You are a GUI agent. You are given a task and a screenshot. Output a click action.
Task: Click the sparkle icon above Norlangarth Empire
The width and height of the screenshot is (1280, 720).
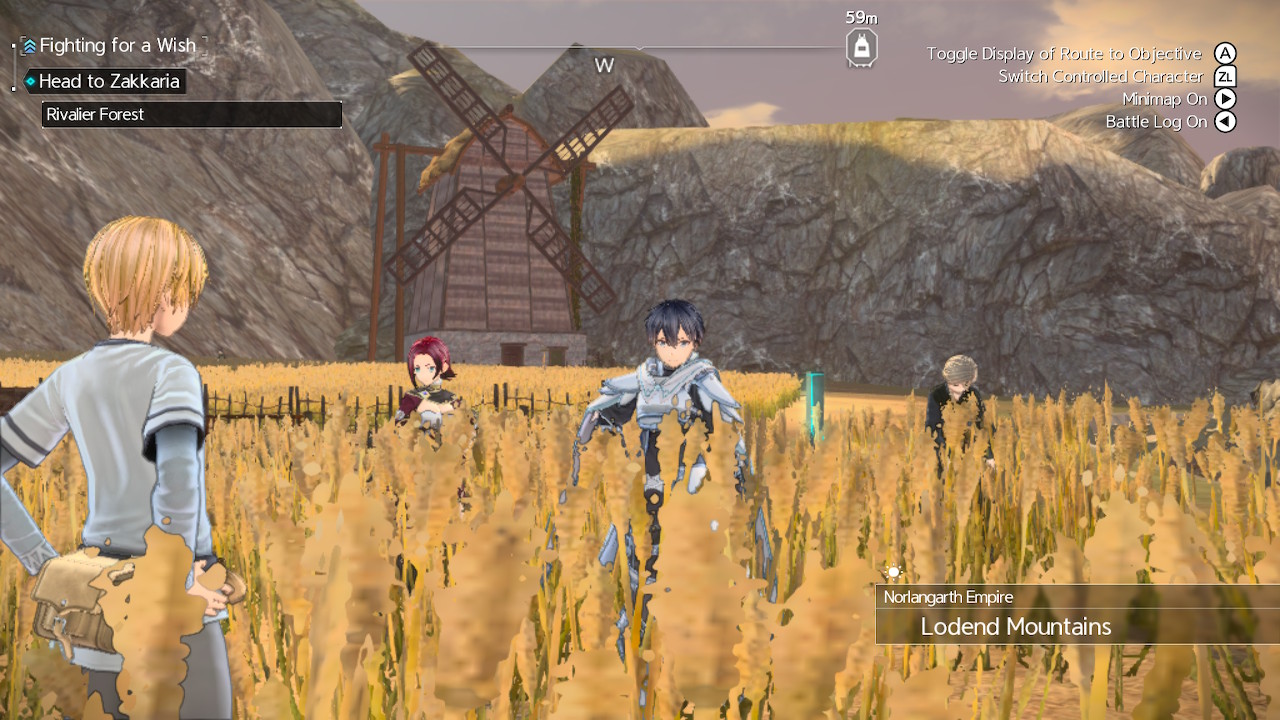pos(893,572)
